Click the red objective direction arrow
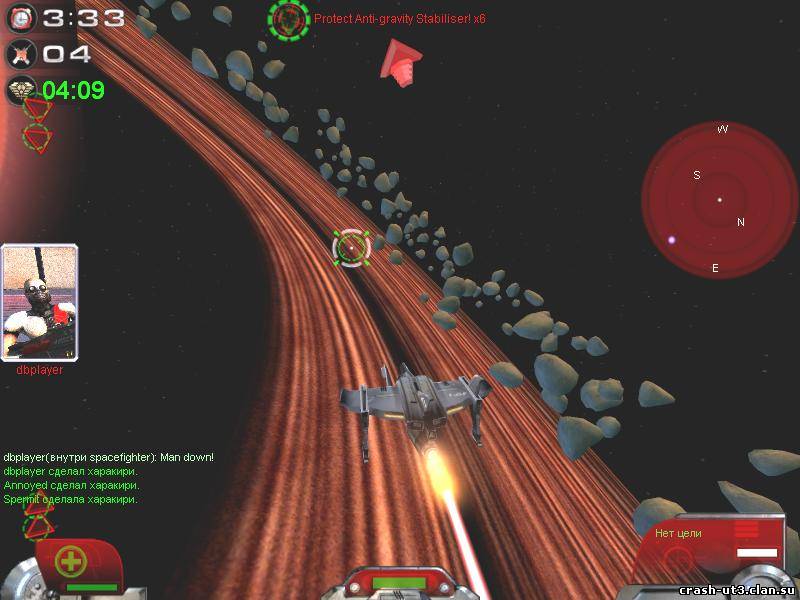This screenshot has width=800, height=600. (400, 62)
